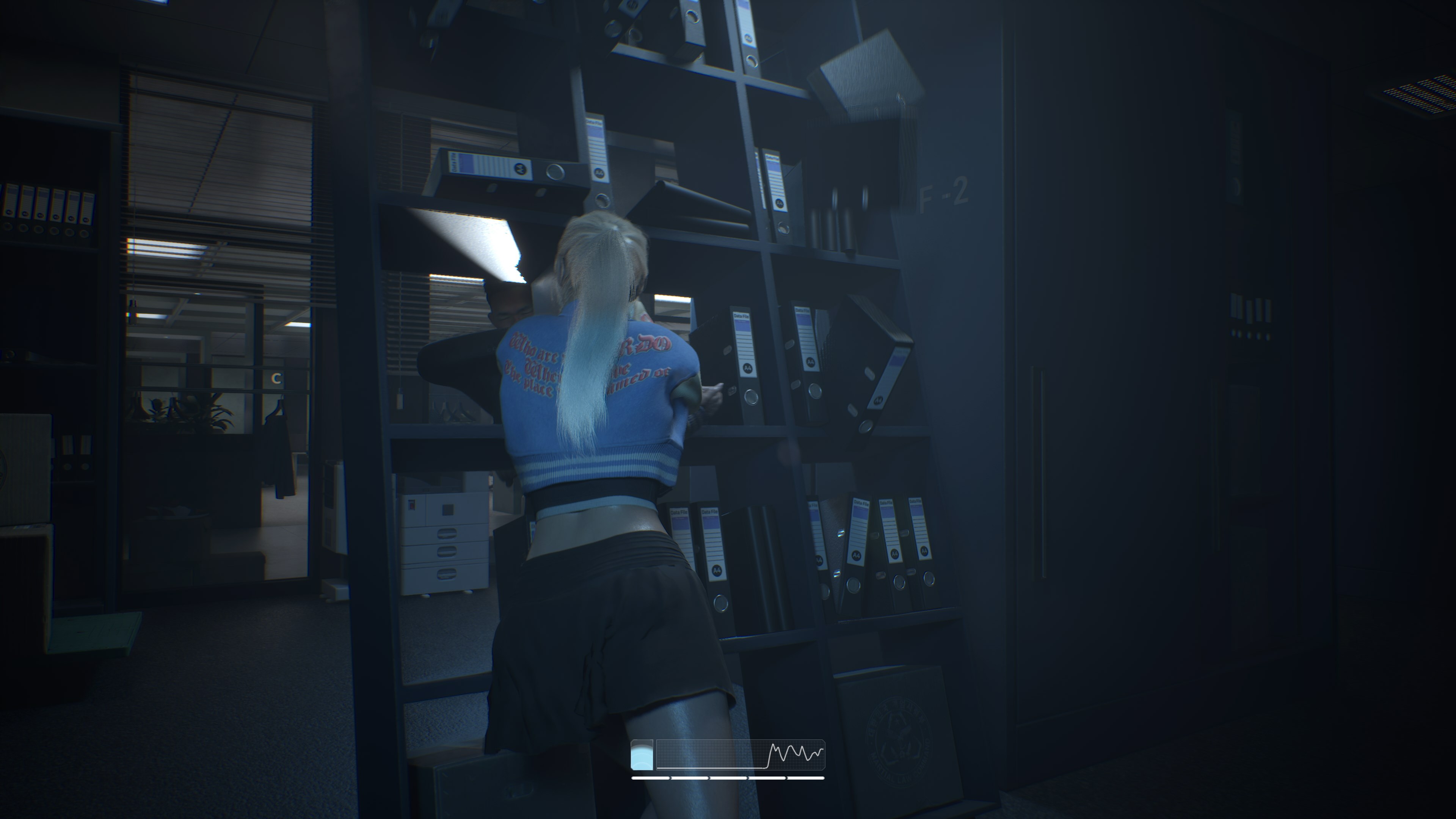Open the middle drawer of the copier
1456x819 pixels.
(447, 552)
